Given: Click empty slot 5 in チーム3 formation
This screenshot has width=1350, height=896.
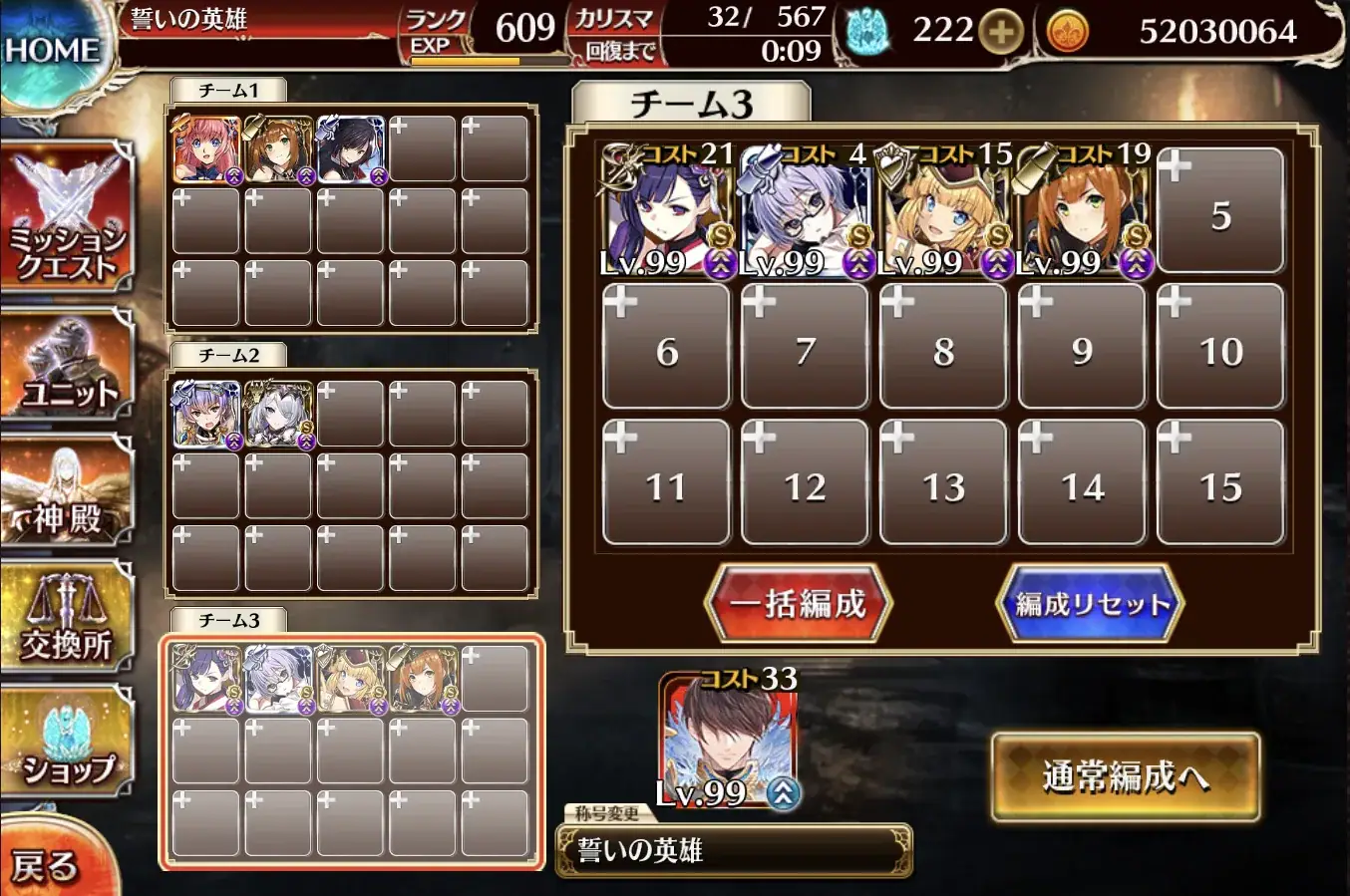Looking at the screenshot, I should [1220, 209].
